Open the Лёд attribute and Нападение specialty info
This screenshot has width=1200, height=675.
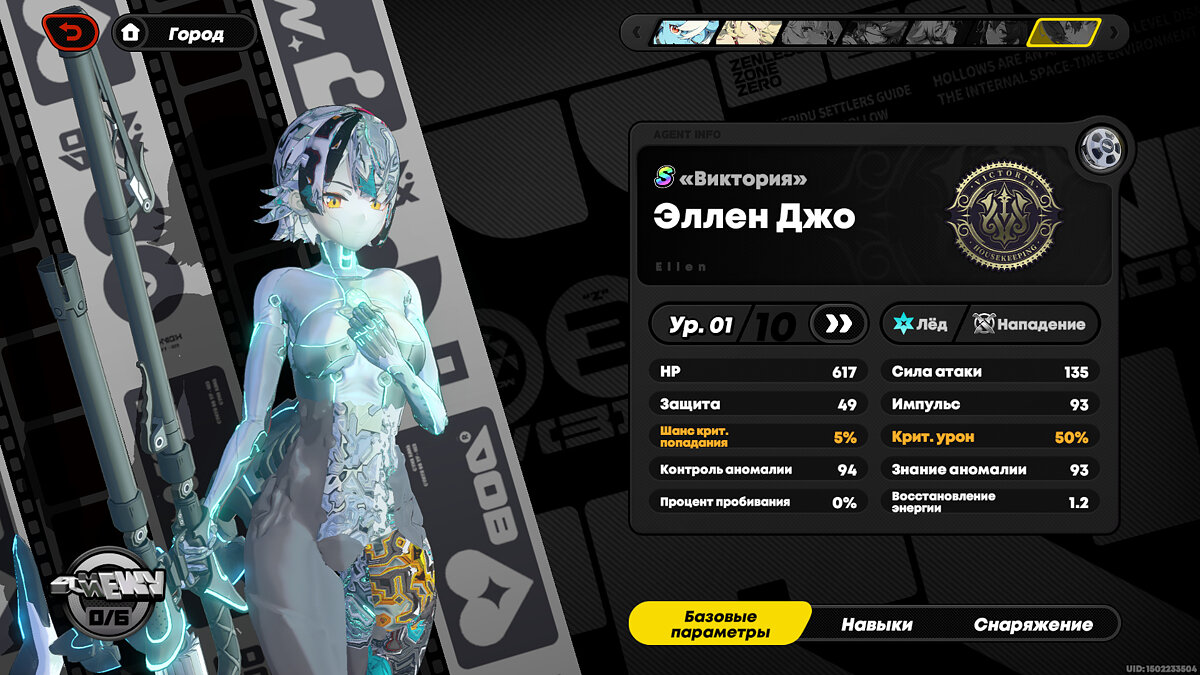point(989,324)
